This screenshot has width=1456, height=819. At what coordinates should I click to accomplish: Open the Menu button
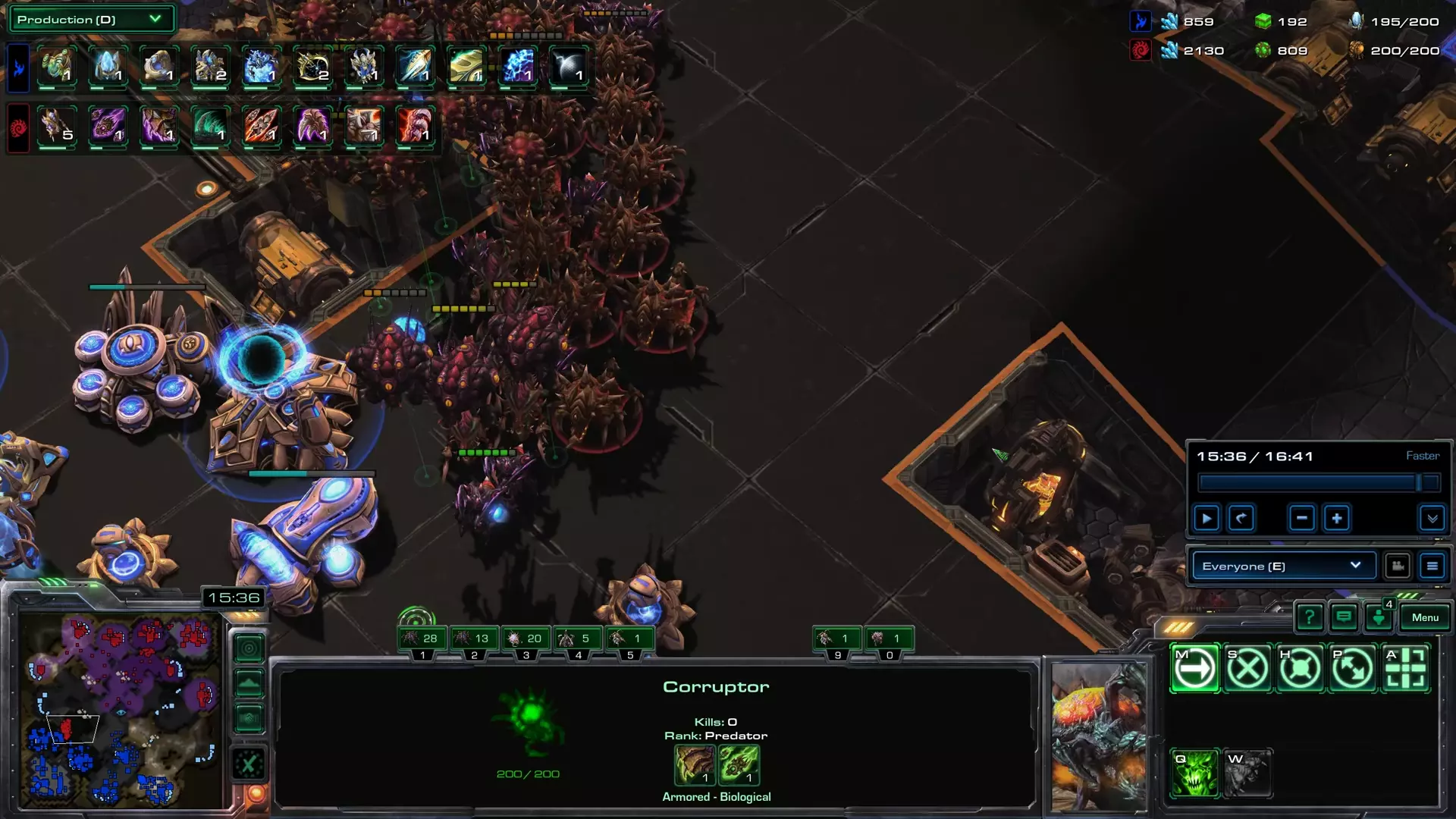click(1425, 617)
